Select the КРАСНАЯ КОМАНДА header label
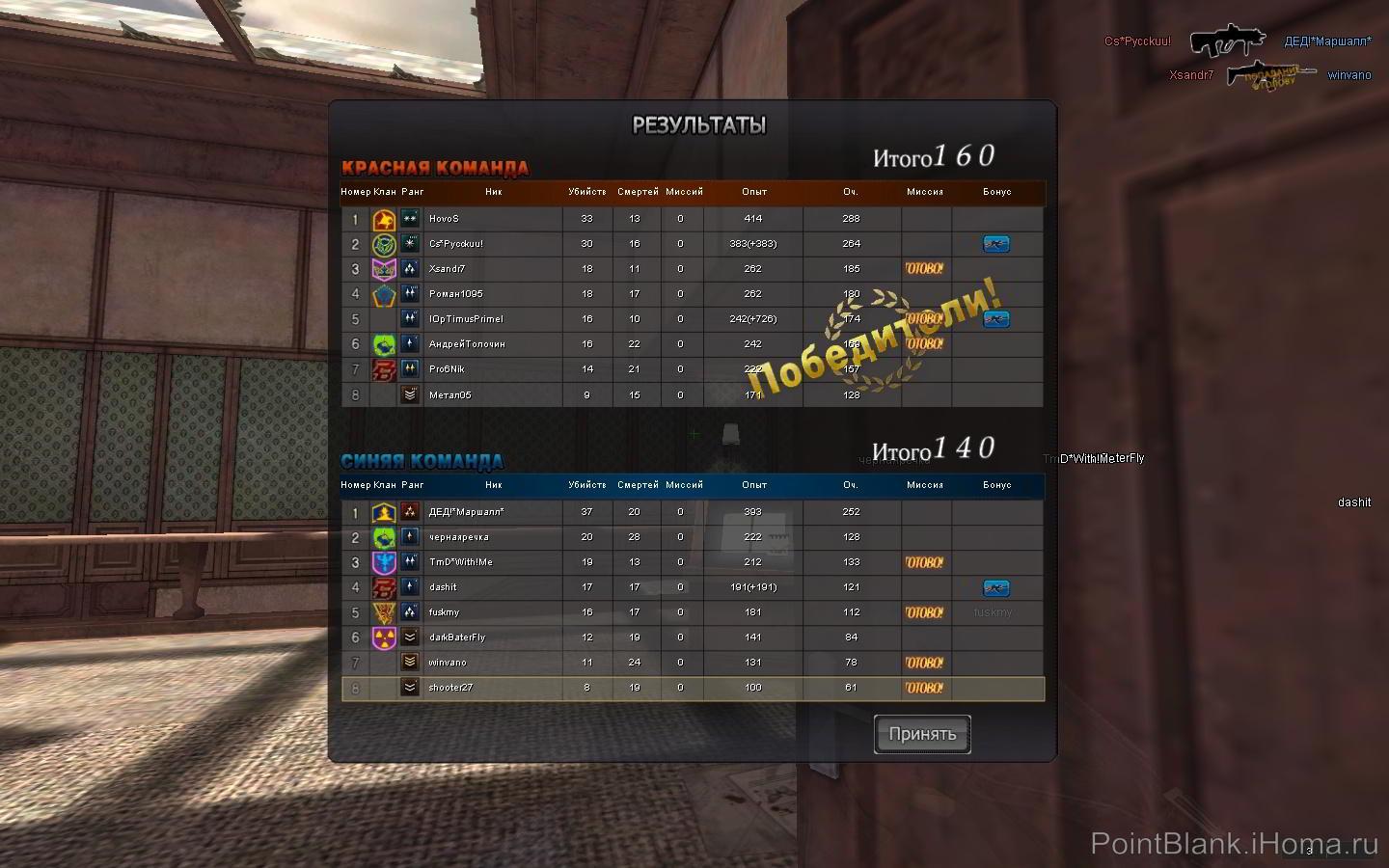 [436, 167]
